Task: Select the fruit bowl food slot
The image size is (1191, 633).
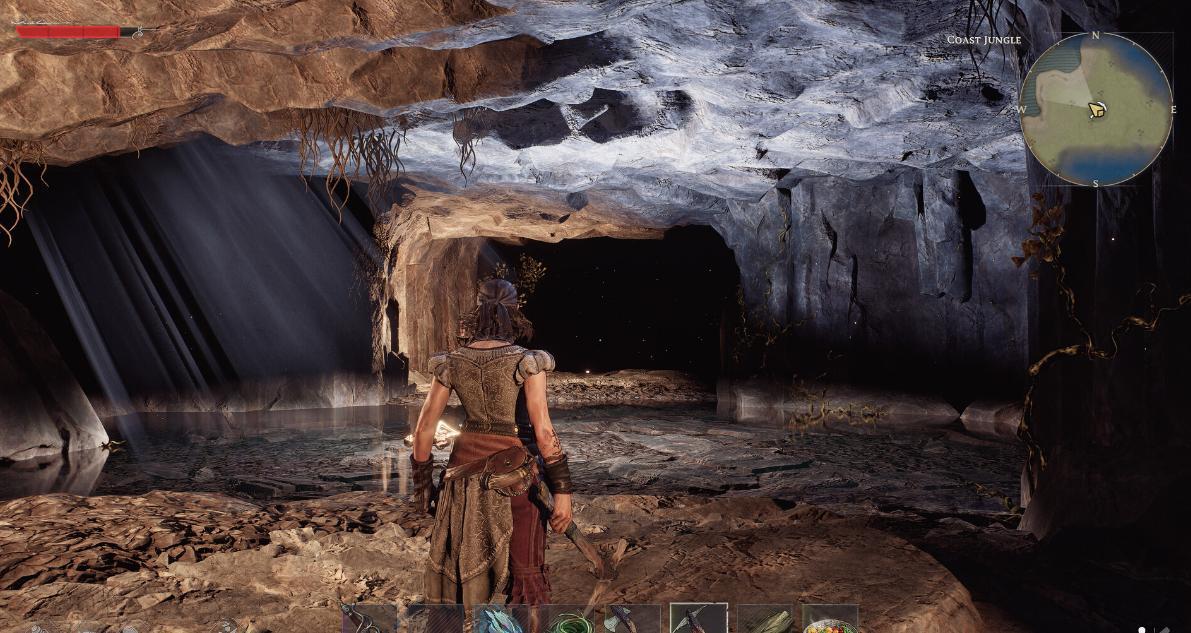Action: coord(830,621)
